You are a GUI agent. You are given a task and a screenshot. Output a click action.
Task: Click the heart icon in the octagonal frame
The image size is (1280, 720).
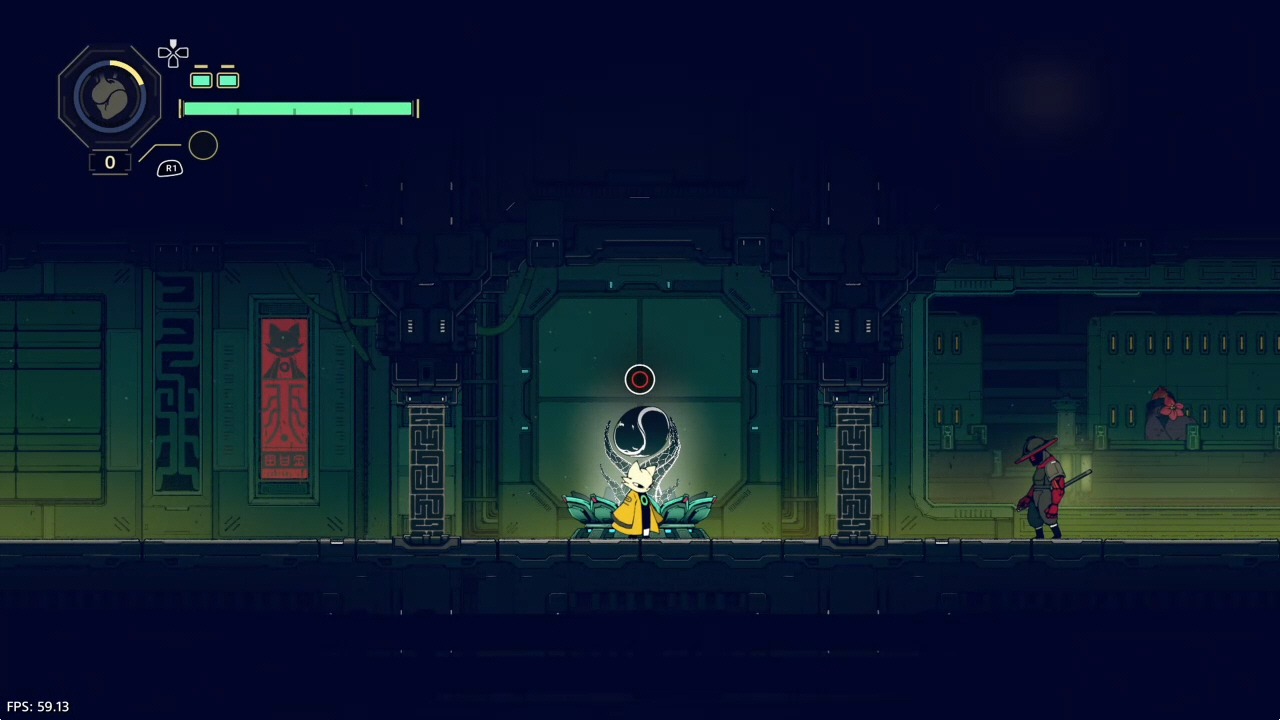tap(109, 97)
